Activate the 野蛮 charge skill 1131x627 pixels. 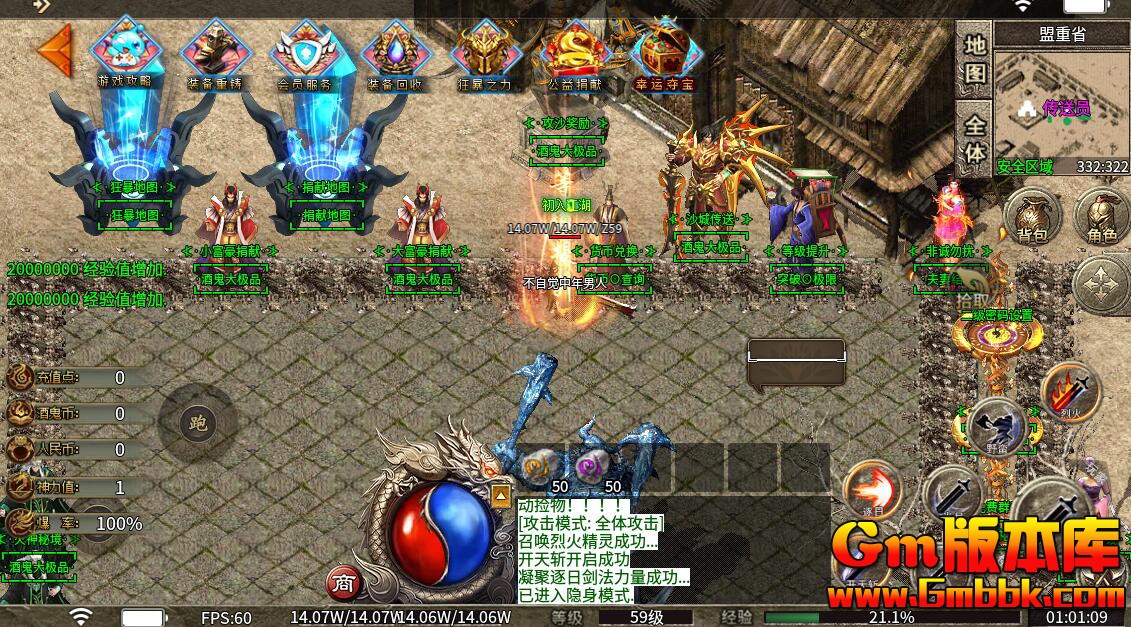pyautogui.click(x=996, y=427)
